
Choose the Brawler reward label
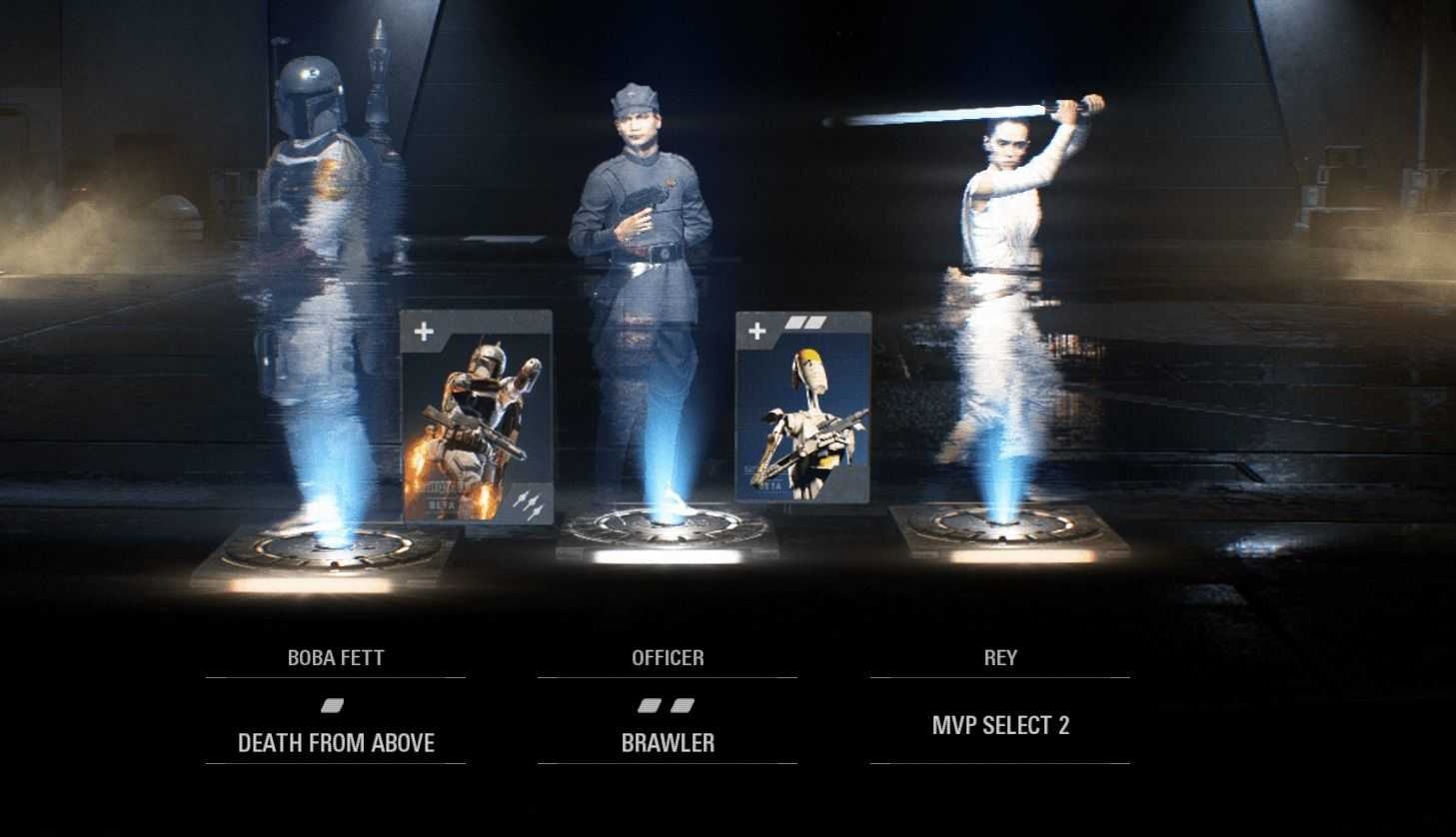668,743
